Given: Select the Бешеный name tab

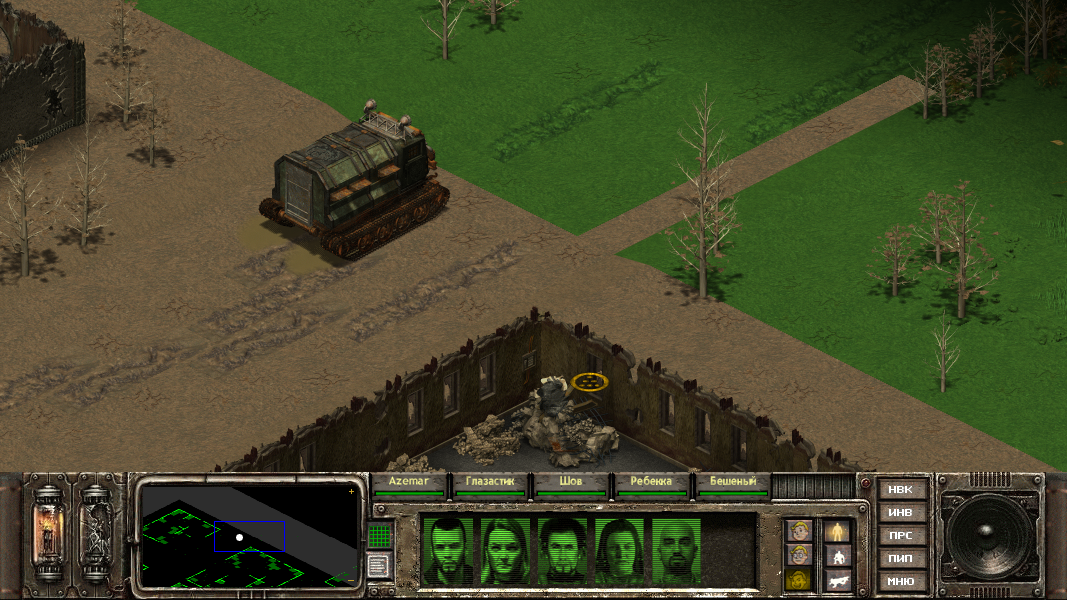Looking at the screenshot, I should tap(733, 482).
